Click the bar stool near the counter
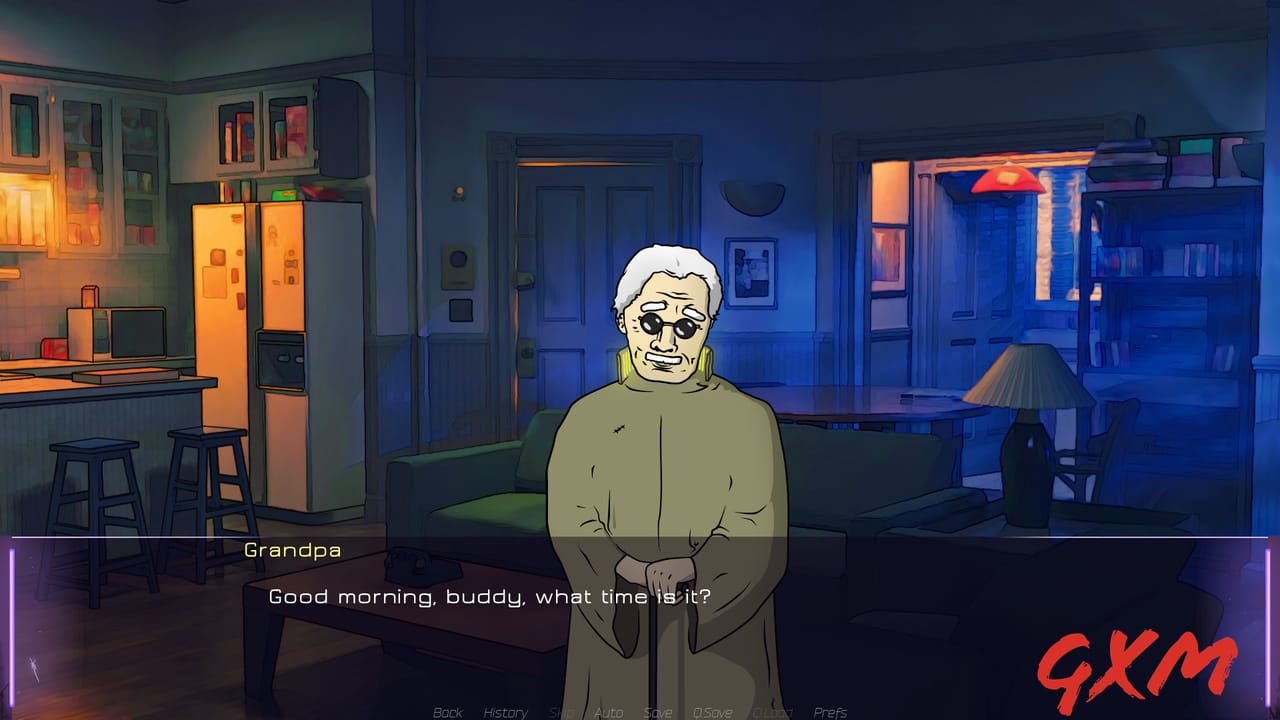 tap(95, 480)
